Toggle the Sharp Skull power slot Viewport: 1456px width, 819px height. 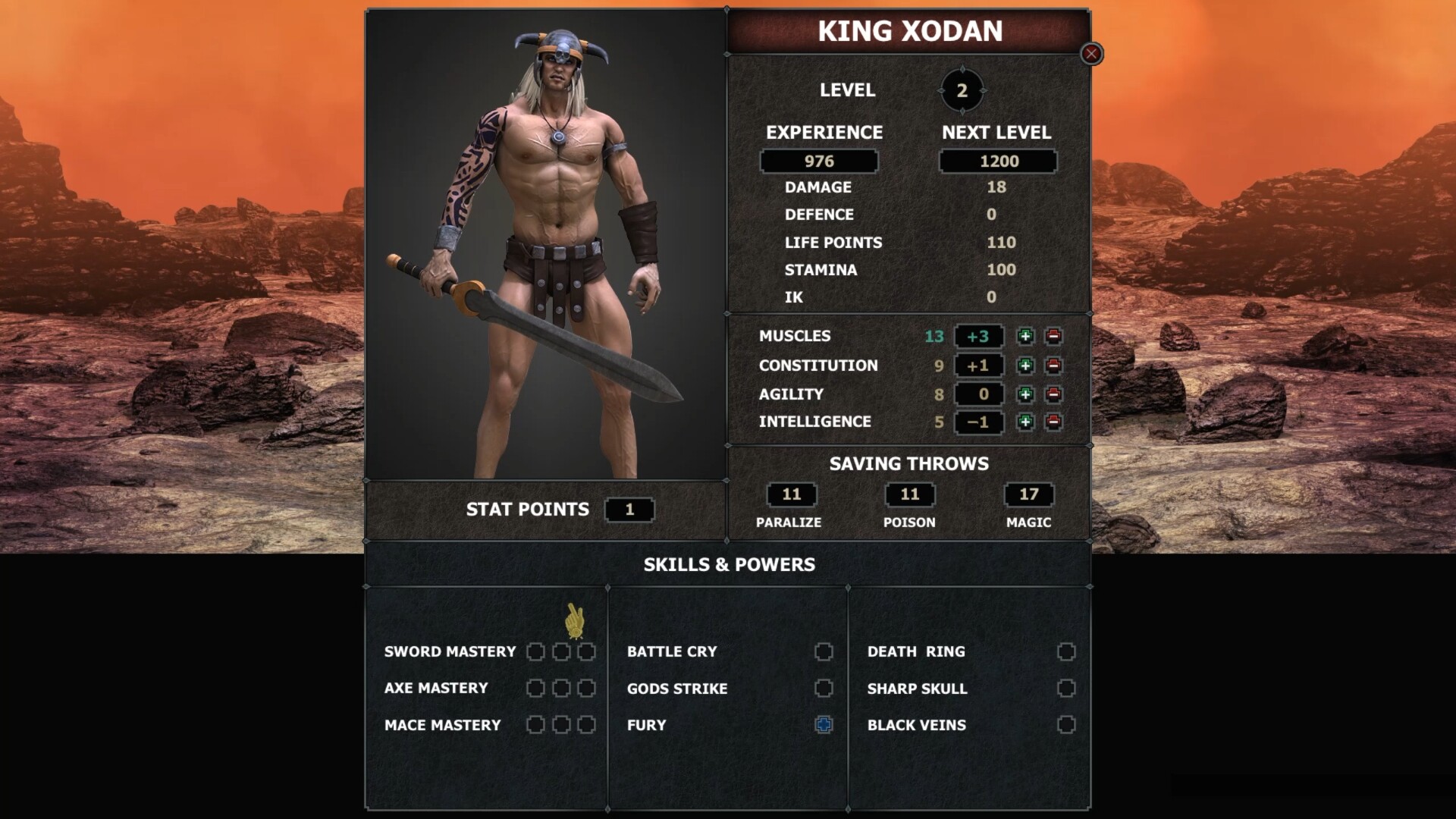pos(1066,689)
